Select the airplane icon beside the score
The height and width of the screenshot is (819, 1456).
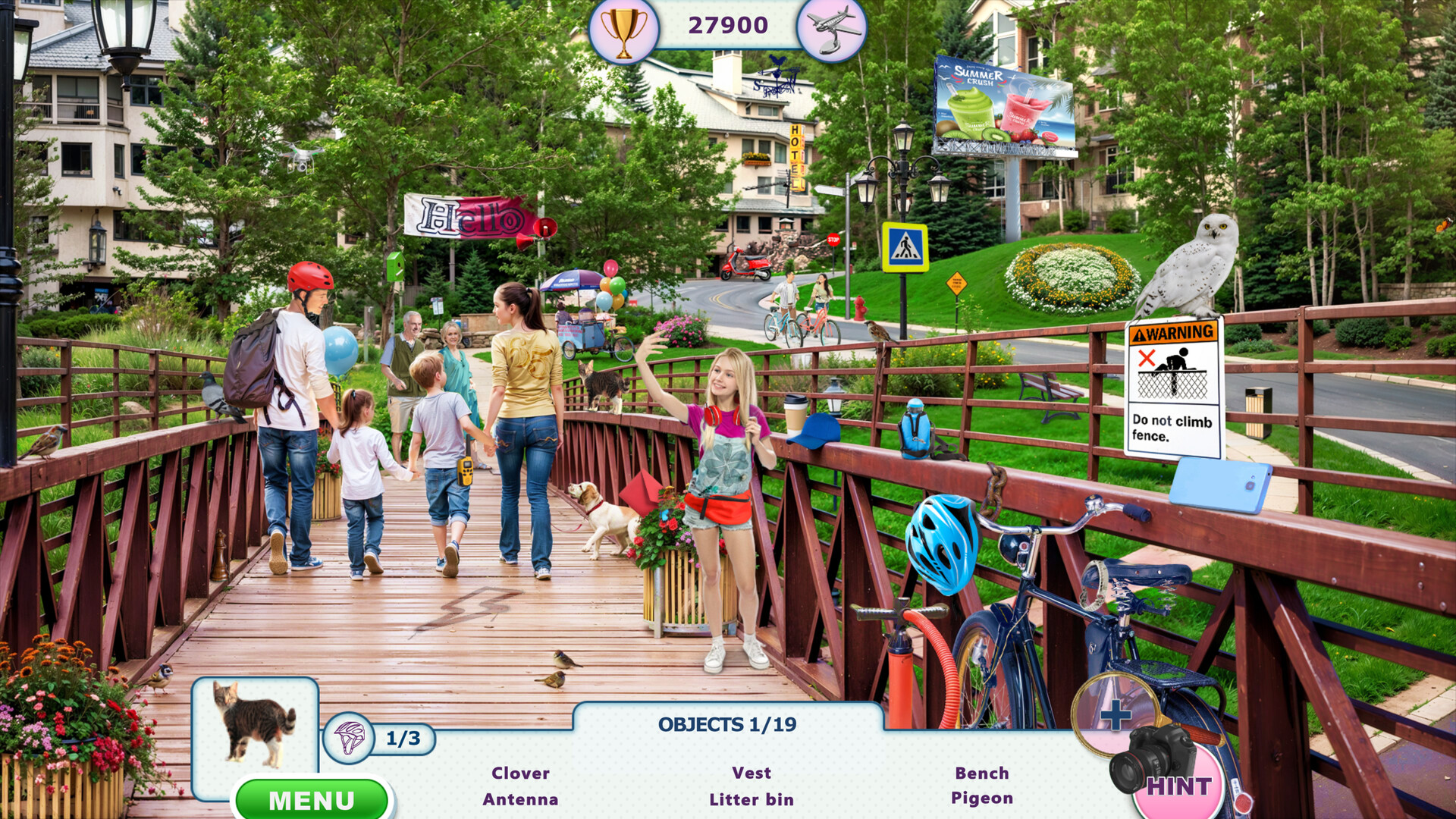[x=833, y=29]
